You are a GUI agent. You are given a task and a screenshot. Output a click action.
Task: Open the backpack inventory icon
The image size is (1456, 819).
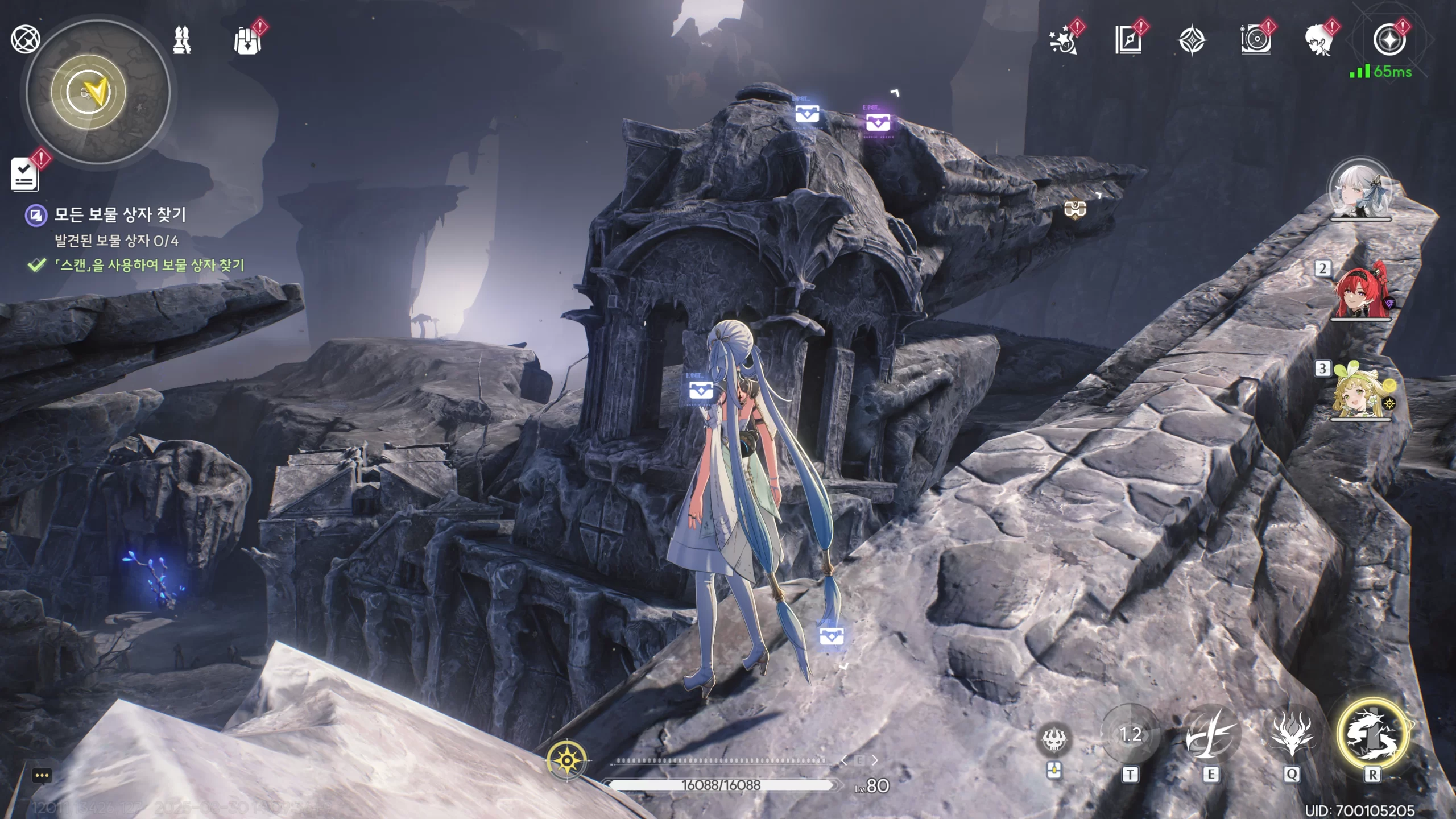[247, 41]
